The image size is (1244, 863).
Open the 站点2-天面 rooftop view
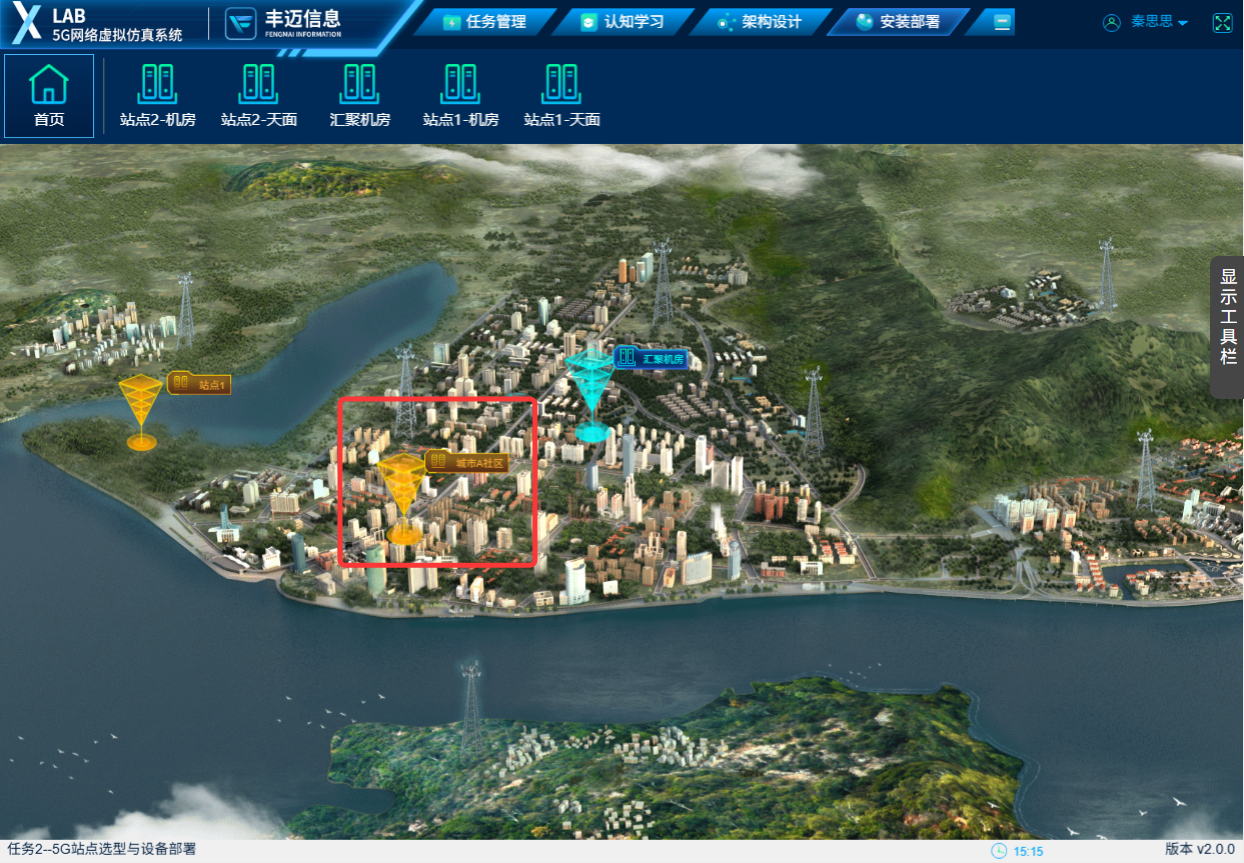pos(259,96)
